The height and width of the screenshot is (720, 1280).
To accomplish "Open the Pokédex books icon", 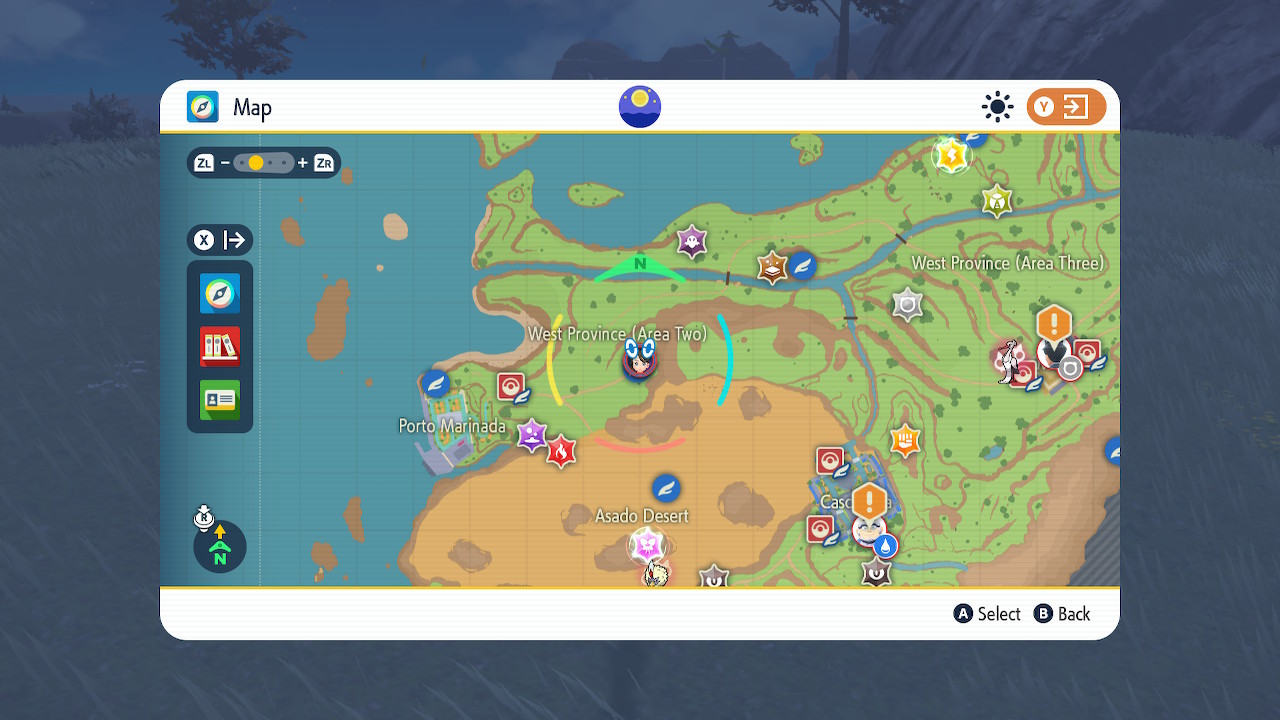I will pos(220,347).
